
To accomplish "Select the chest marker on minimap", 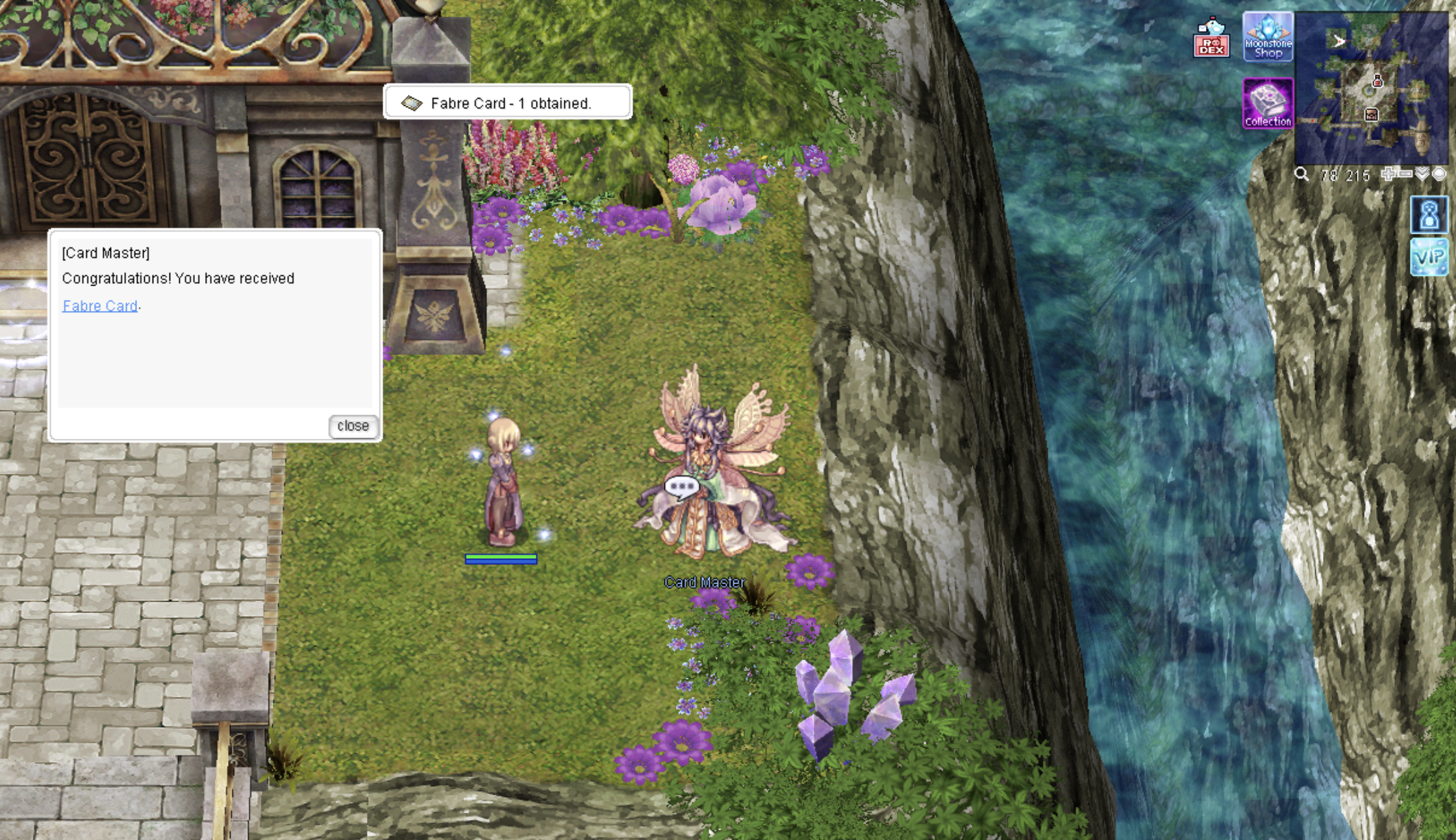I will pos(1371,115).
